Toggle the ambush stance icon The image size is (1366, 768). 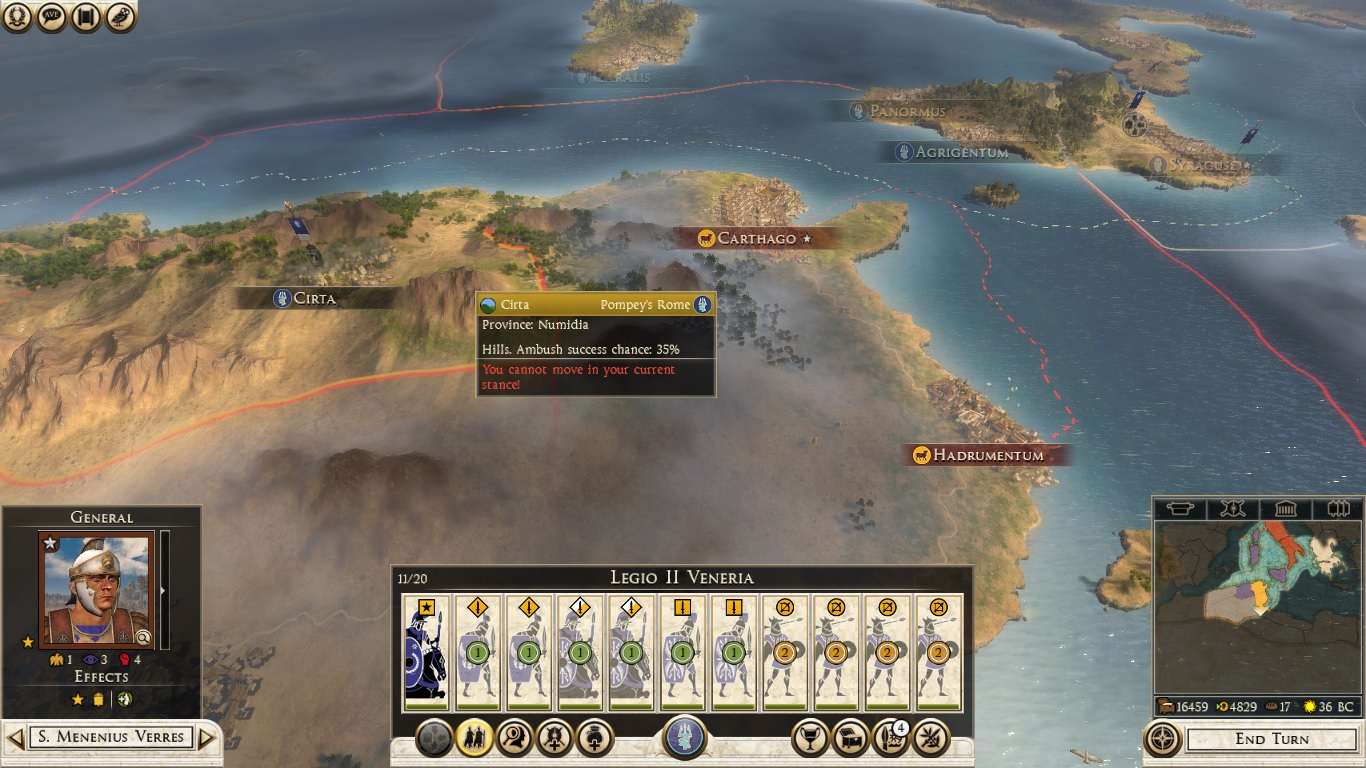point(513,738)
